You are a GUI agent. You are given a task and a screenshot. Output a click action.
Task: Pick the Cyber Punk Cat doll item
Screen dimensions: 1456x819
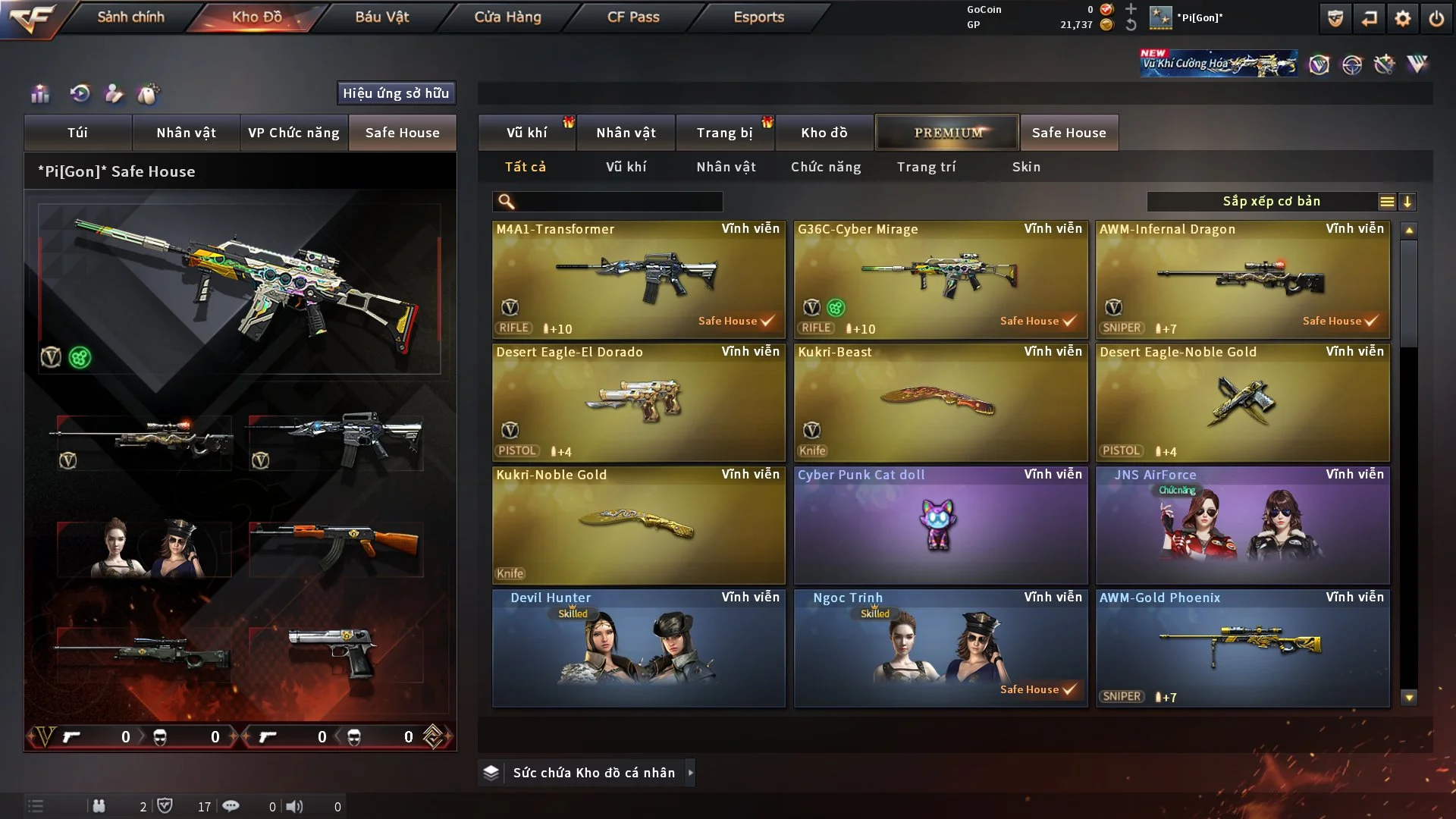(x=940, y=525)
